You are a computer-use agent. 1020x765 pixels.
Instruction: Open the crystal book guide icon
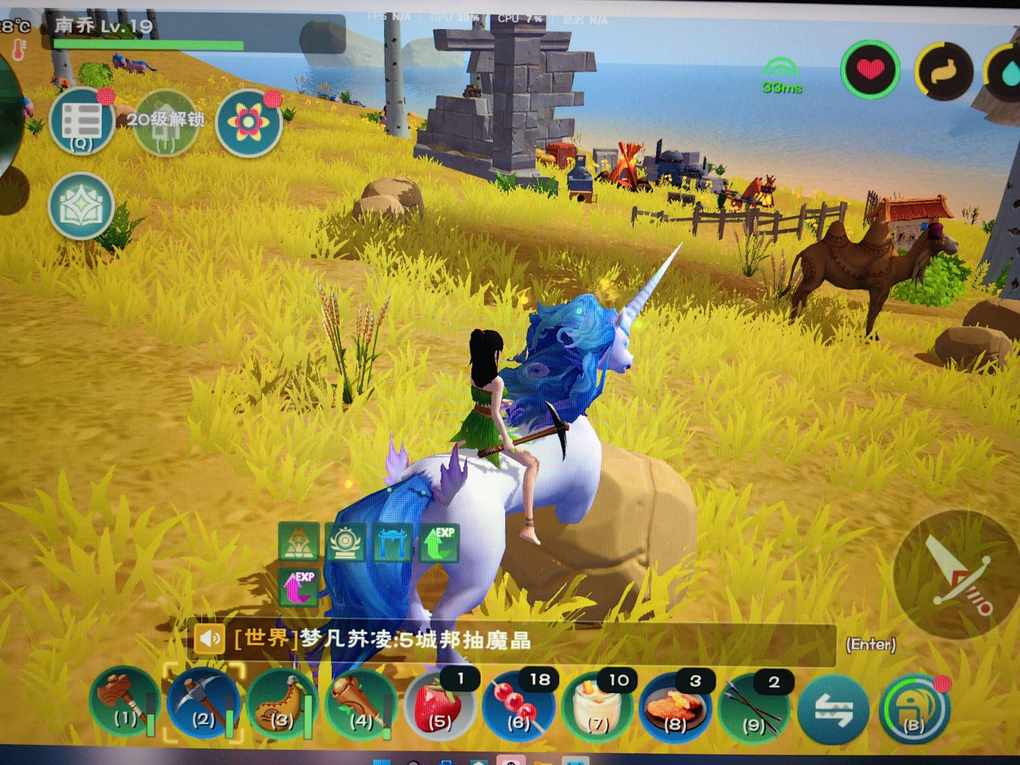[x=81, y=206]
